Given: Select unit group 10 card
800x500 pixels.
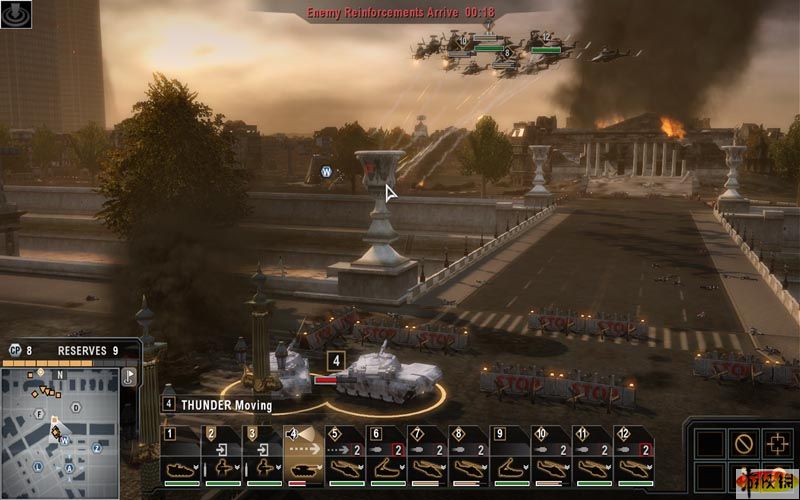Looking at the screenshot, I should [x=551, y=457].
